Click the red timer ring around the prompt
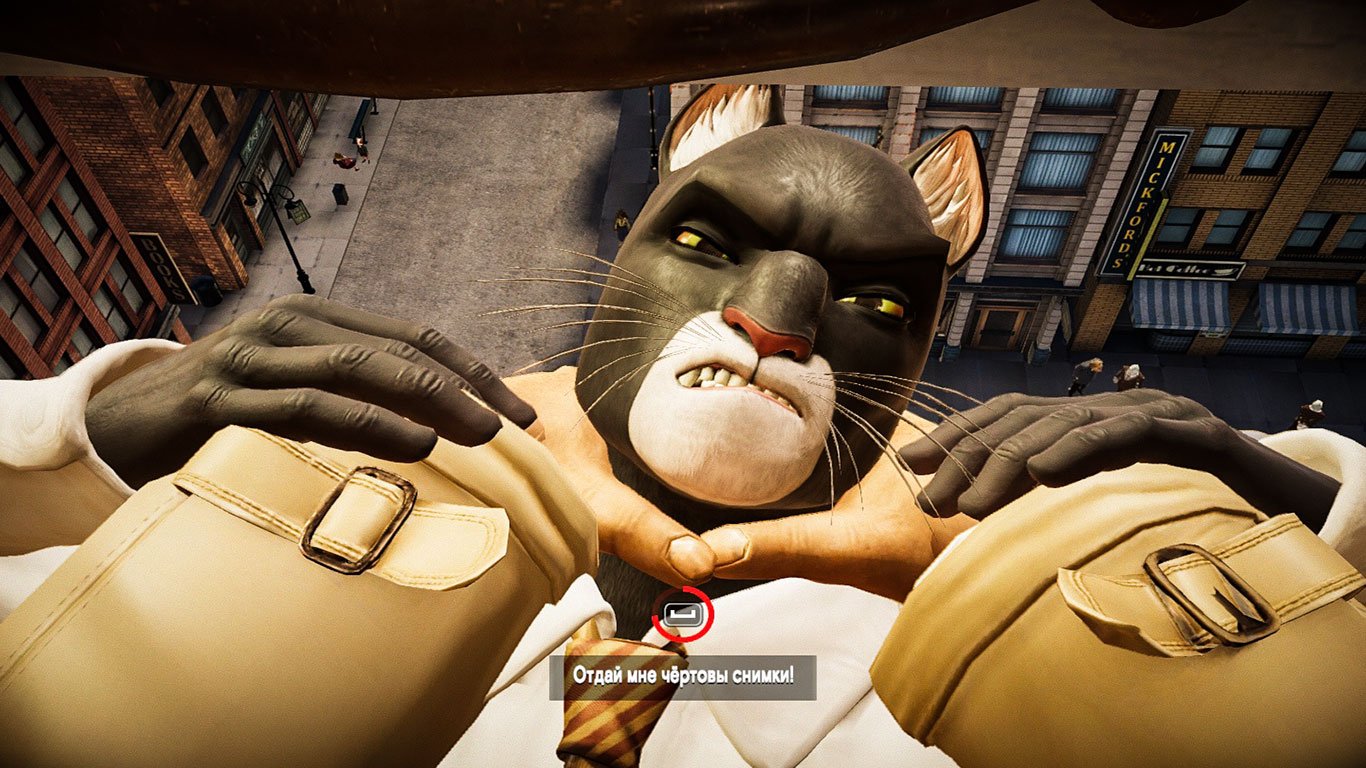 [683, 616]
